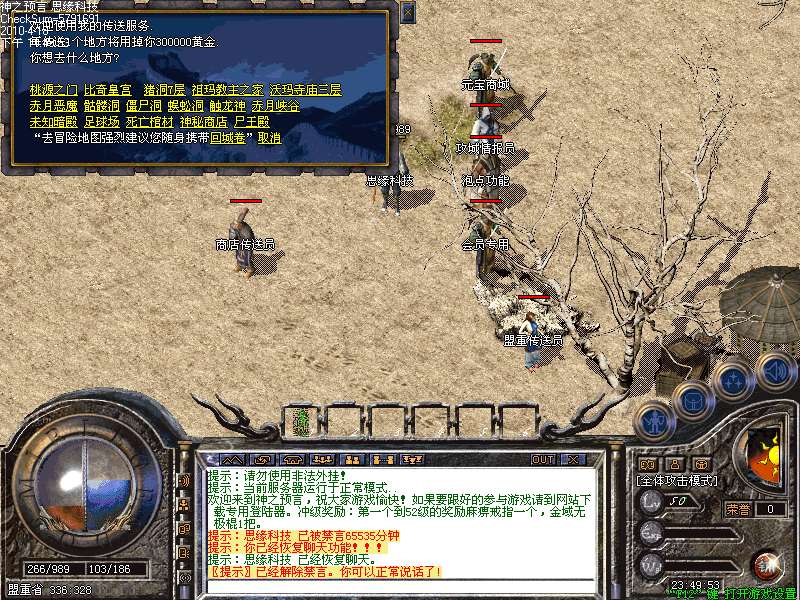Viewport: 800px width, 600px height.
Task: Choose the 尸王殿 teleport link
Action: 251,122
